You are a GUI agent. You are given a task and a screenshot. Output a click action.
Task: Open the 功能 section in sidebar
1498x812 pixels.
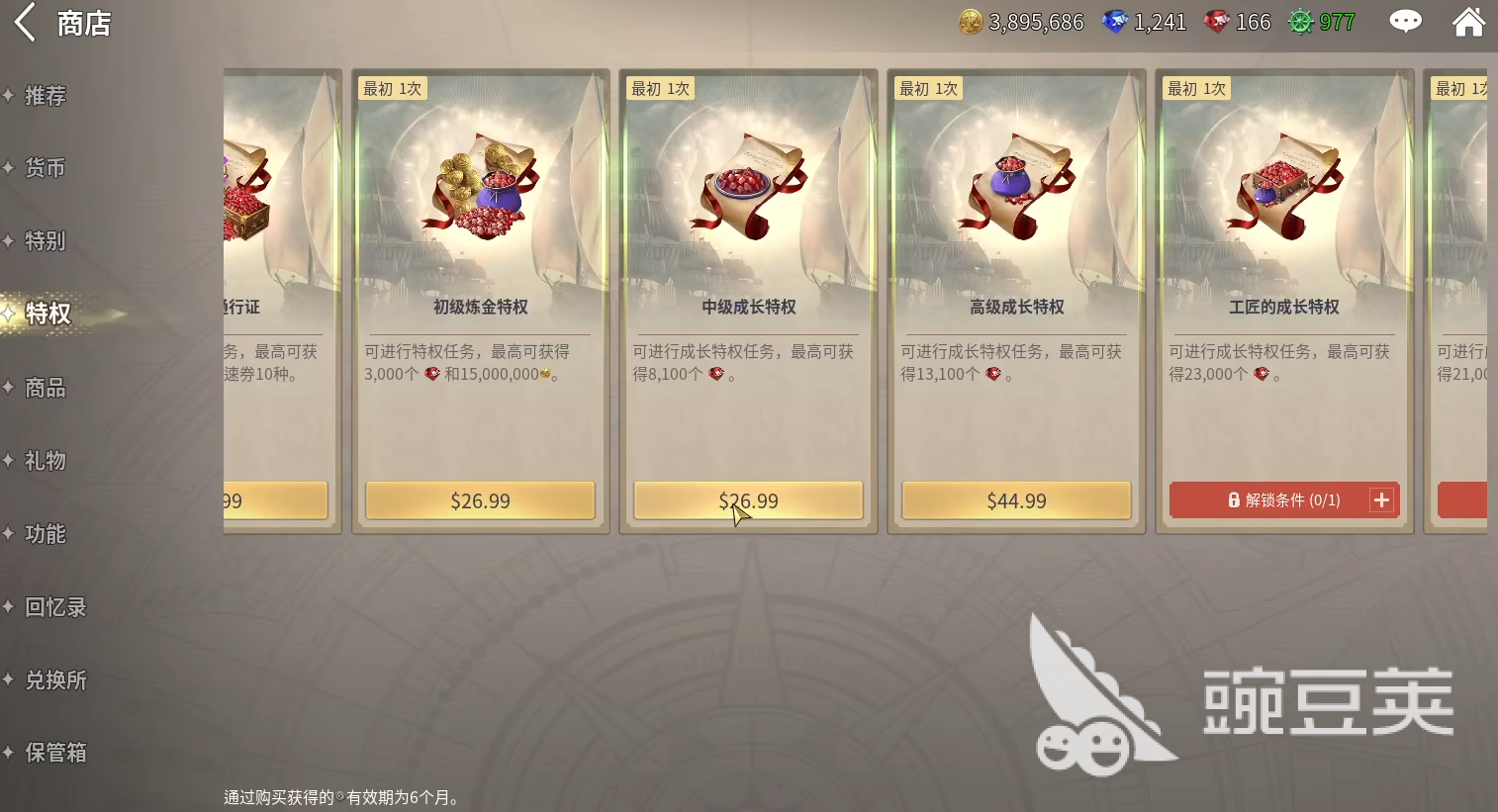[x=44, y=533]
